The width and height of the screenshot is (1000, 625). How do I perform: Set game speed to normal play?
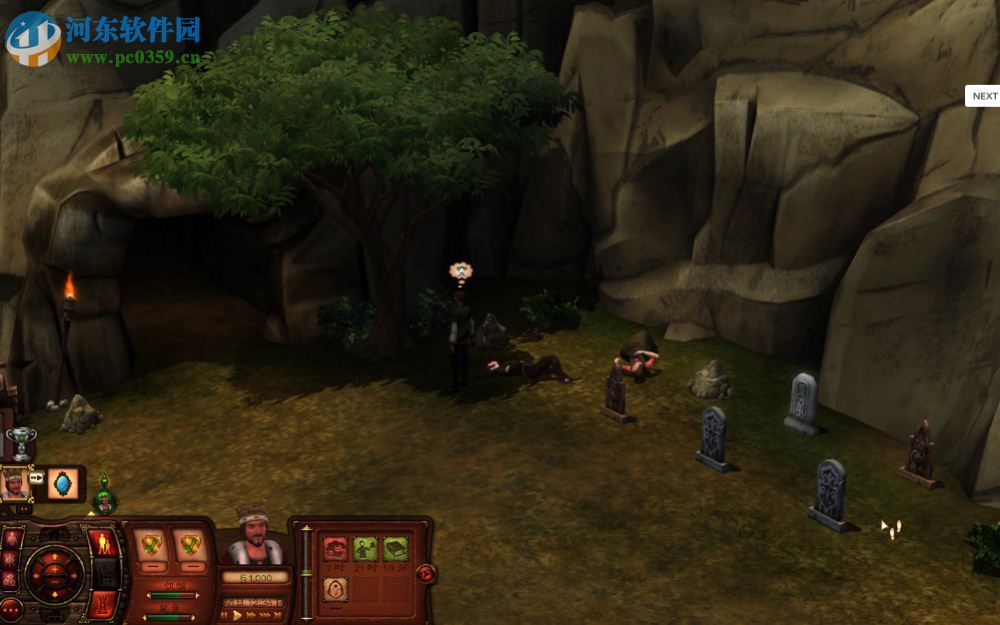tap(238, 616)
